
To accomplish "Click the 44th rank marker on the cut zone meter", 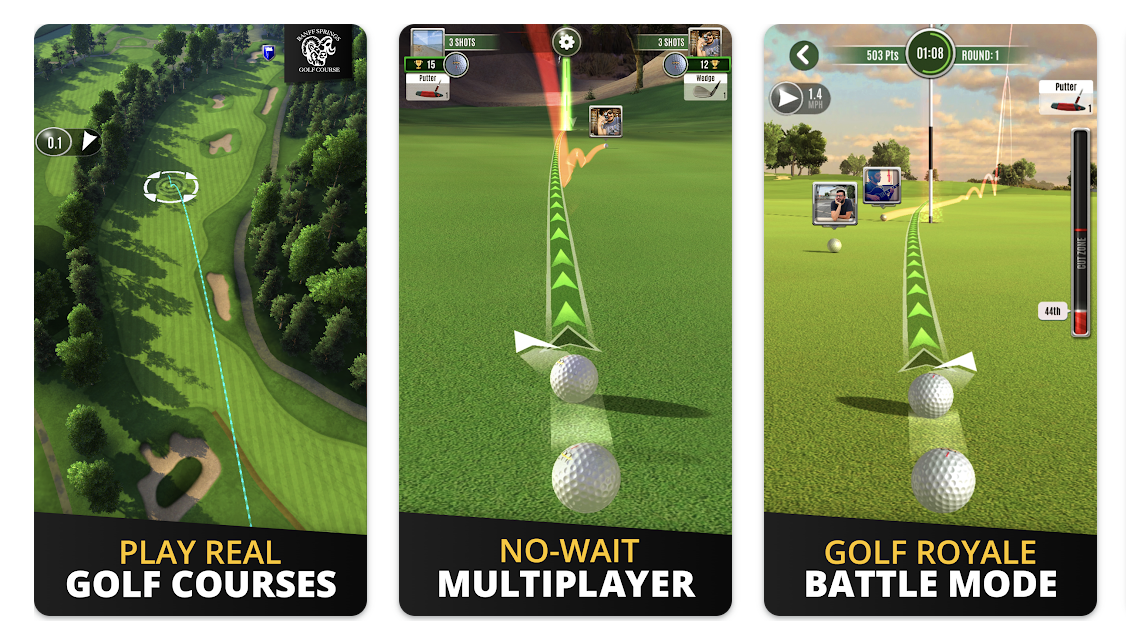I will (1053, 311).
